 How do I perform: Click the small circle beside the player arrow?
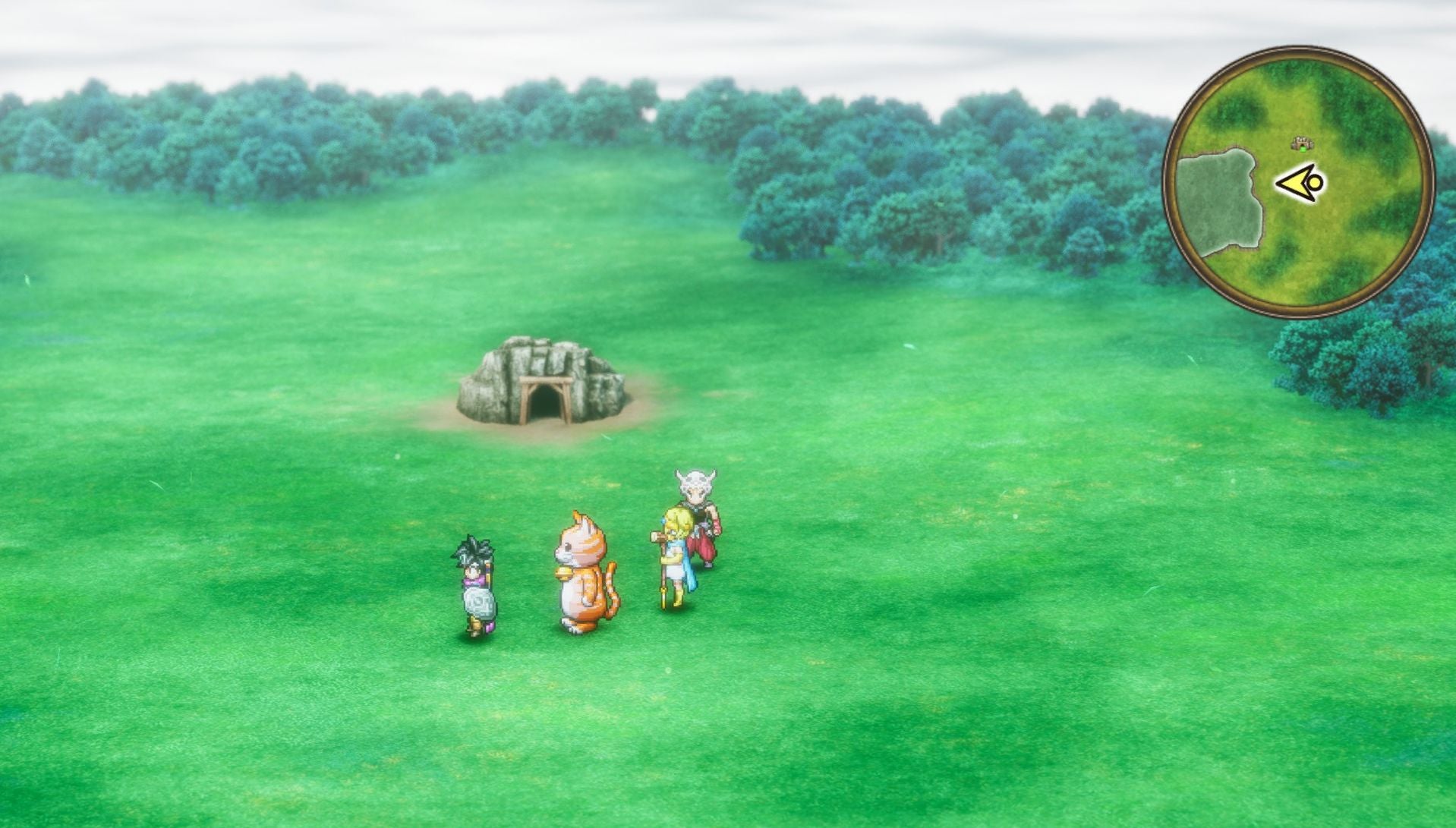point(1314,181)
